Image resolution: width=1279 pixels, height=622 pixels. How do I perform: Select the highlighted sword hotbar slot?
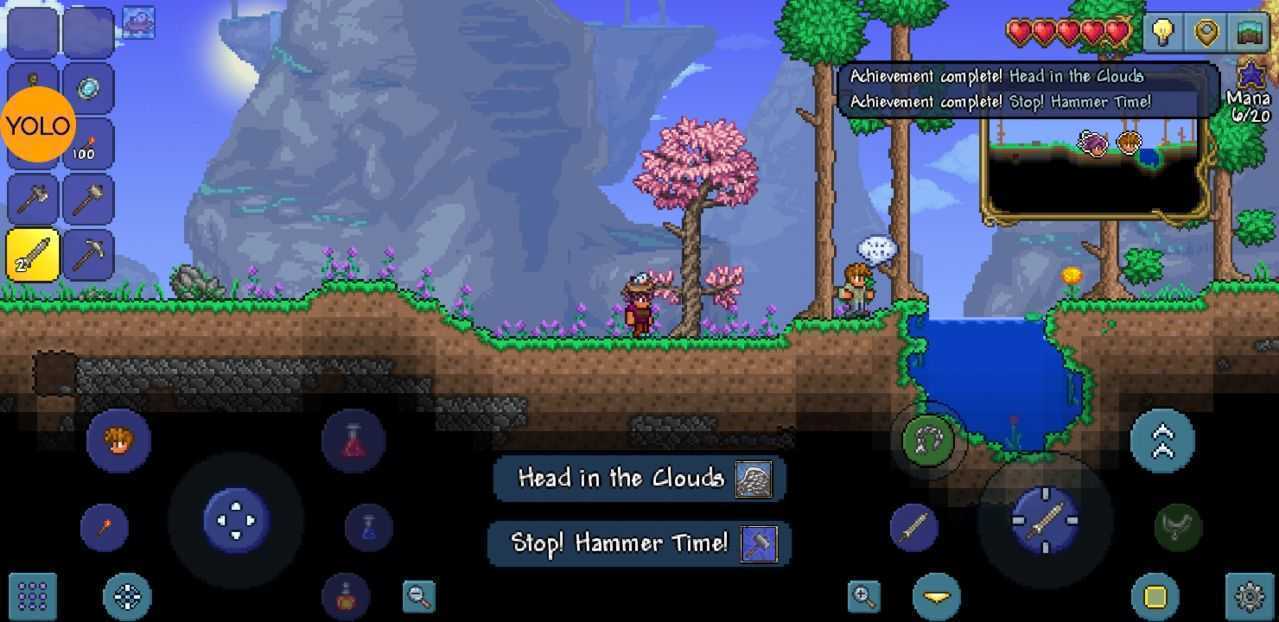point(33,255)
